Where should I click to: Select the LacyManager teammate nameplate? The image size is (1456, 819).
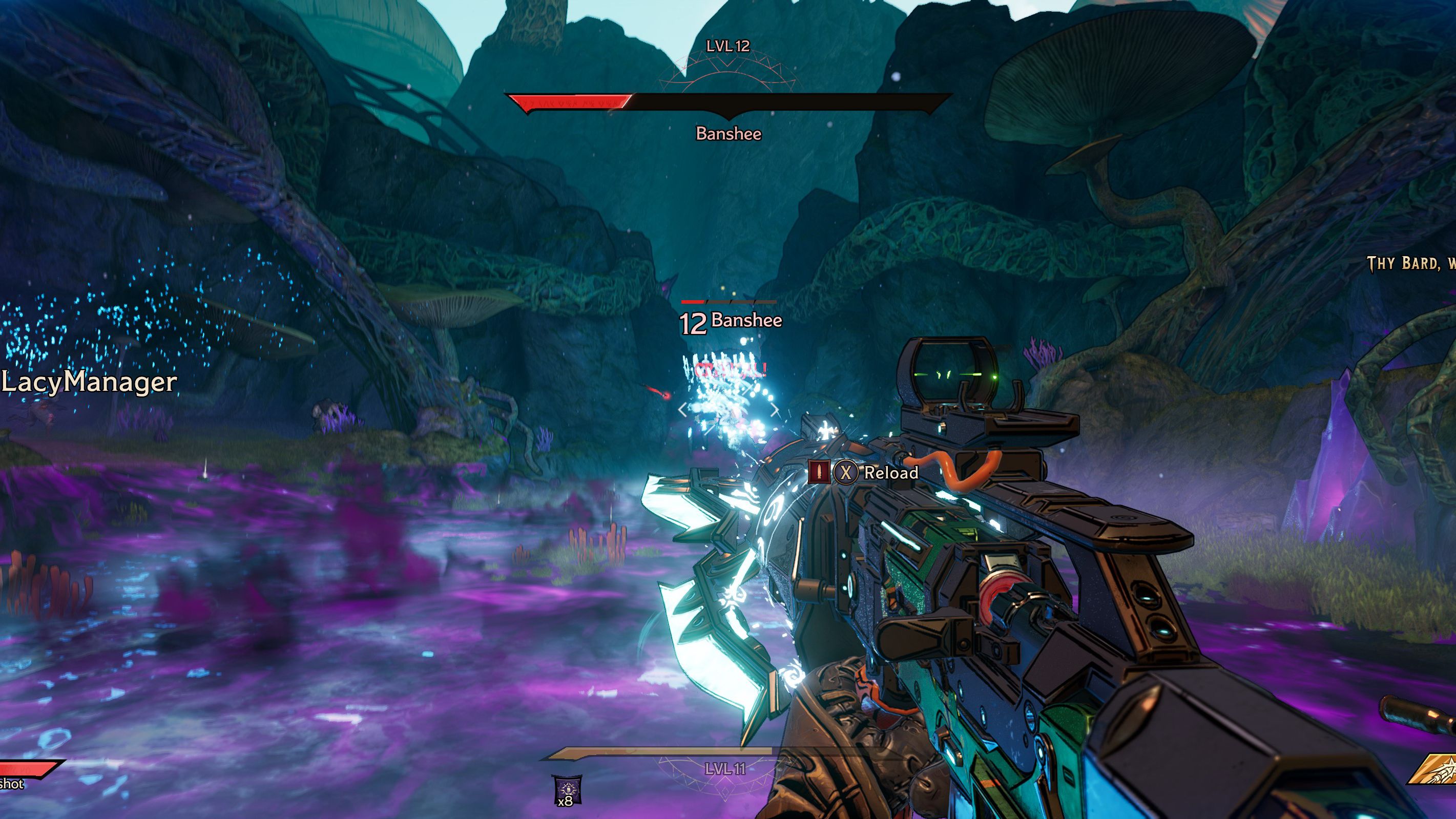89,382
